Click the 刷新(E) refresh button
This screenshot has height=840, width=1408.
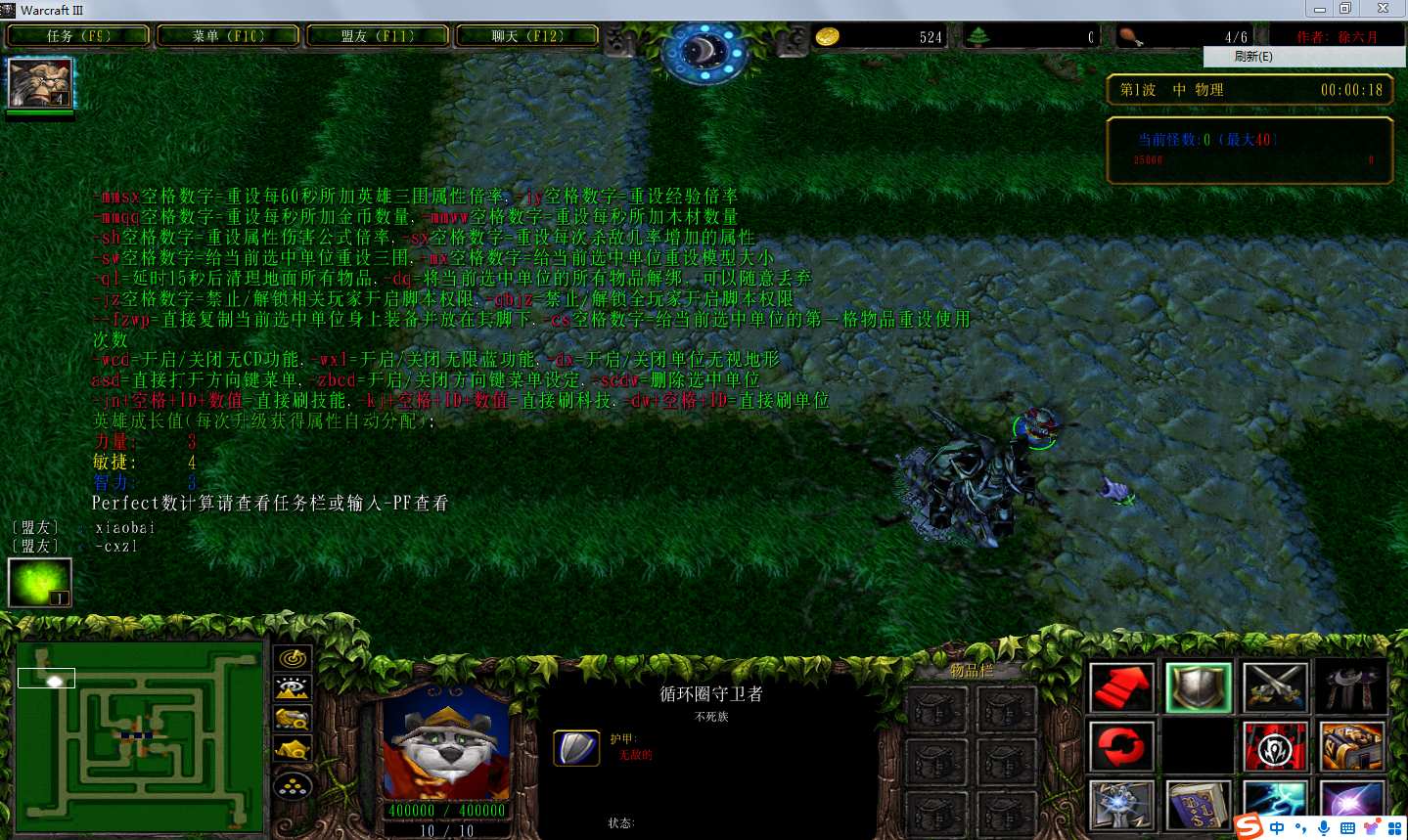(1253, 57)
